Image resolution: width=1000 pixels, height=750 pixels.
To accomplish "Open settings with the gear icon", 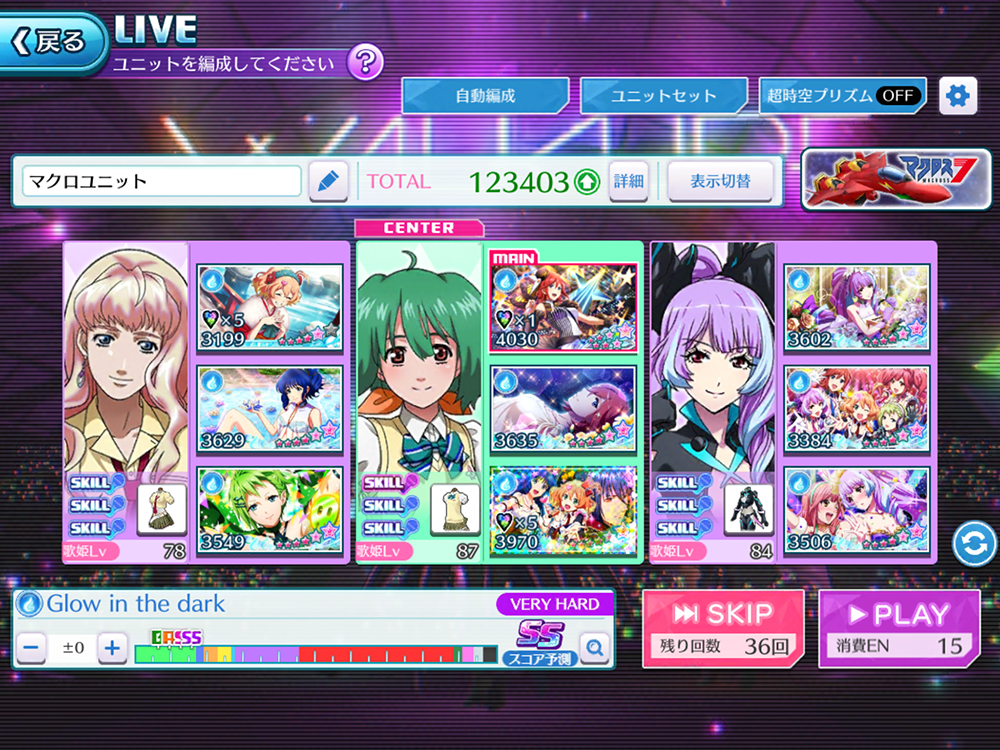I will (958, 96).
